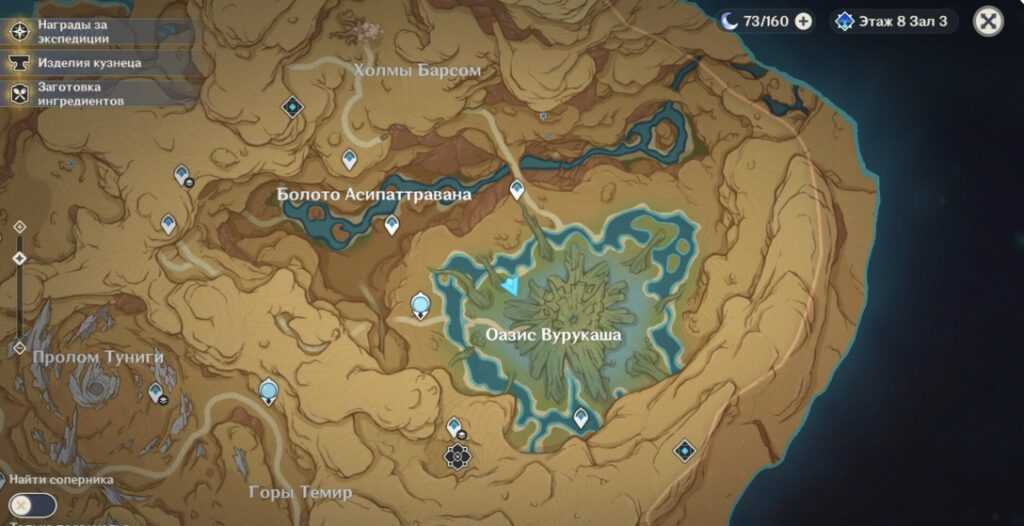Viewport: 1024px width, 526px height.
Task: Select the waypoint directly below Болото Асипаттравана label
Action: coord(392,225)
